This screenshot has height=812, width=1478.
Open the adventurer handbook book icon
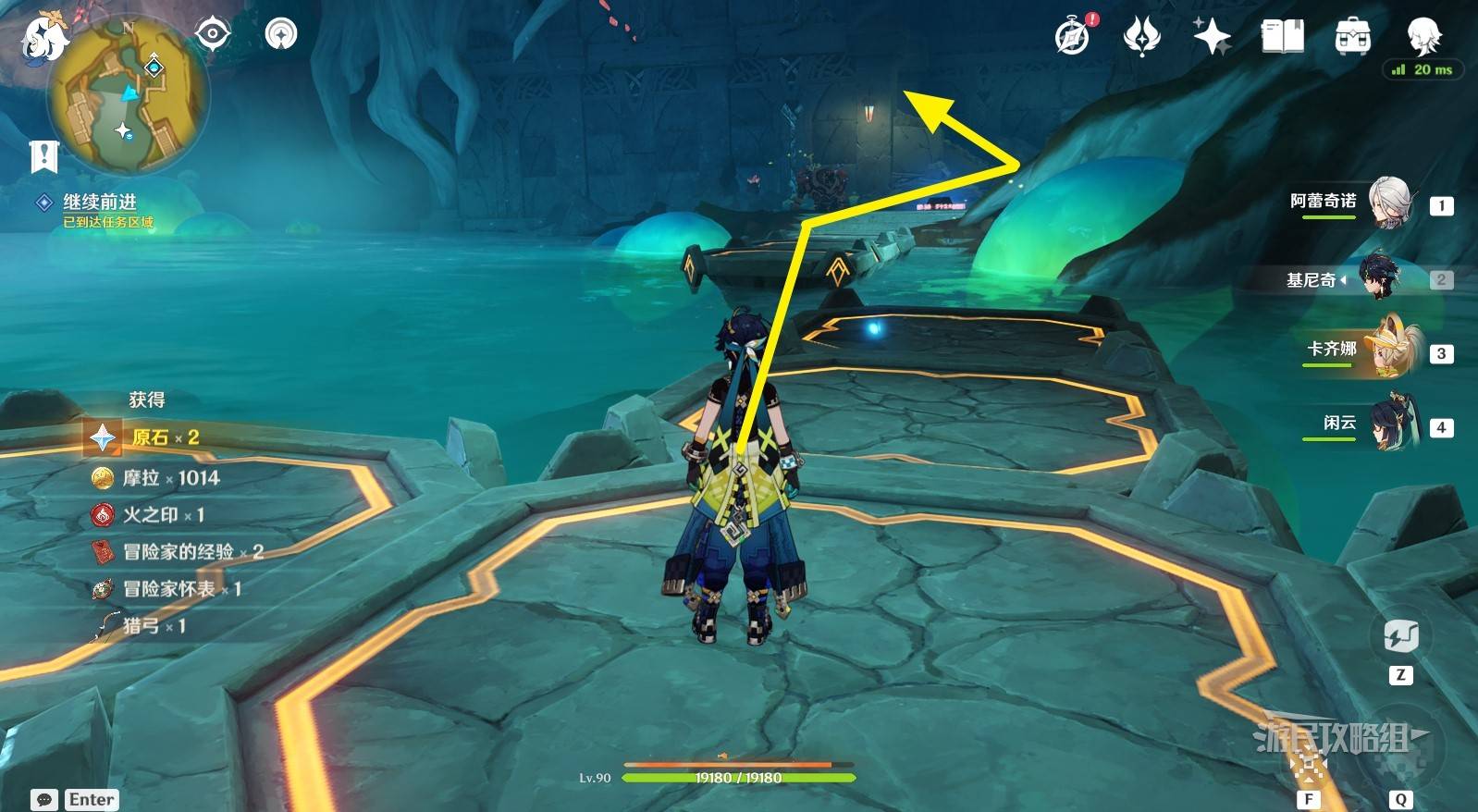coord(1282,36)
